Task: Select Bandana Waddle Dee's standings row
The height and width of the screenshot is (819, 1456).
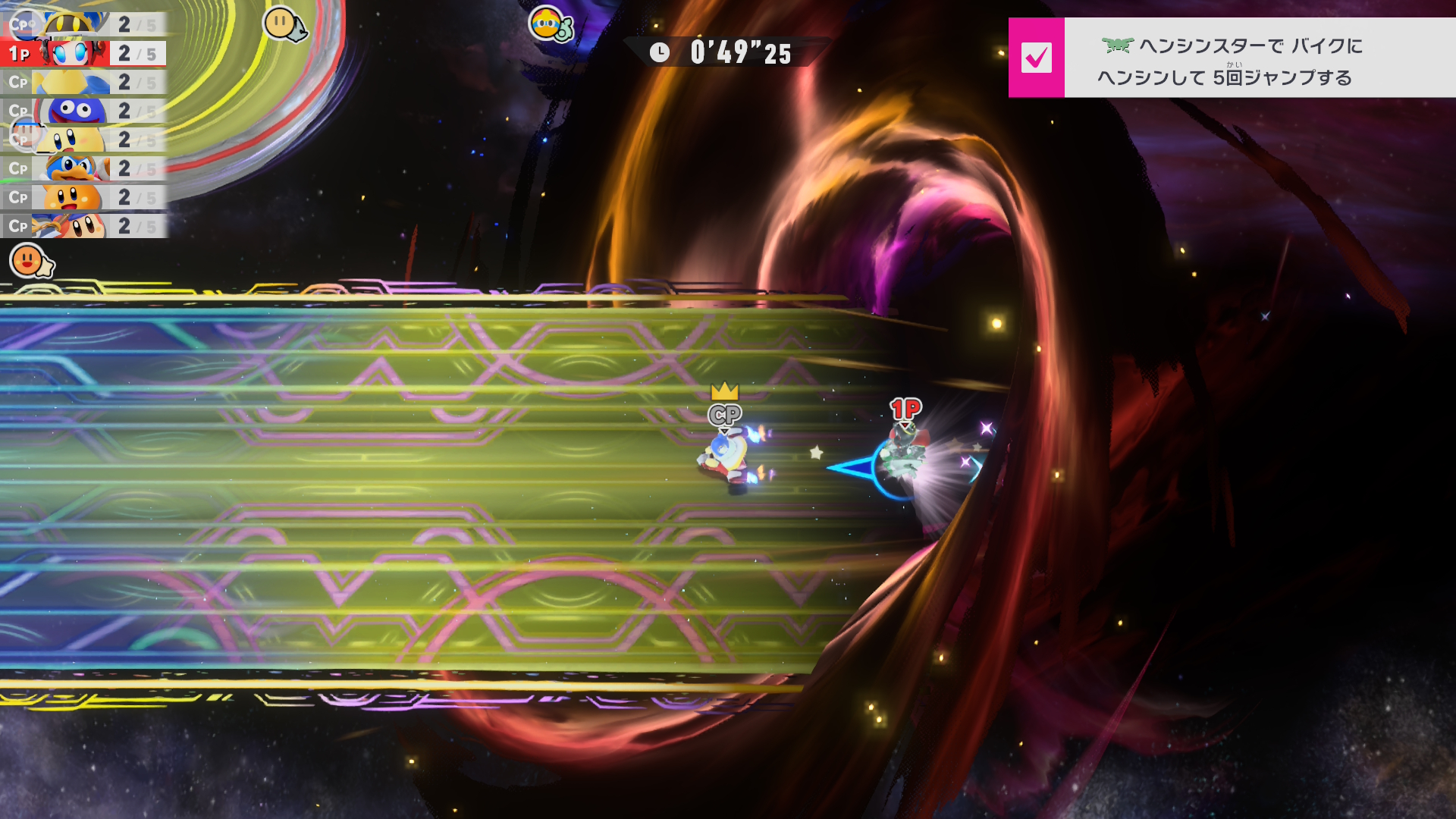Action: pos(83,226)
